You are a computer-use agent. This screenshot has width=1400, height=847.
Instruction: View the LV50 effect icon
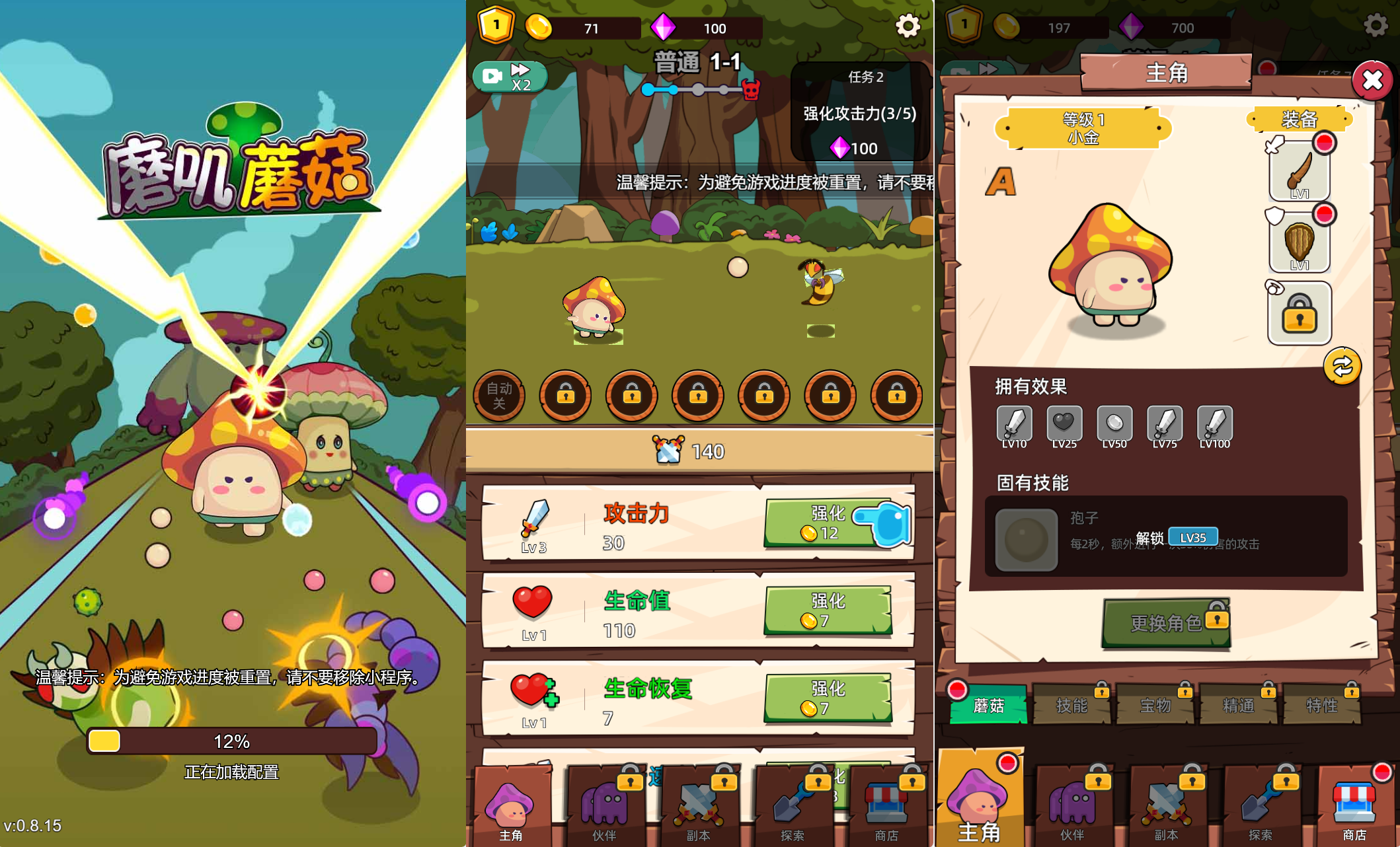click(1114, 423)
